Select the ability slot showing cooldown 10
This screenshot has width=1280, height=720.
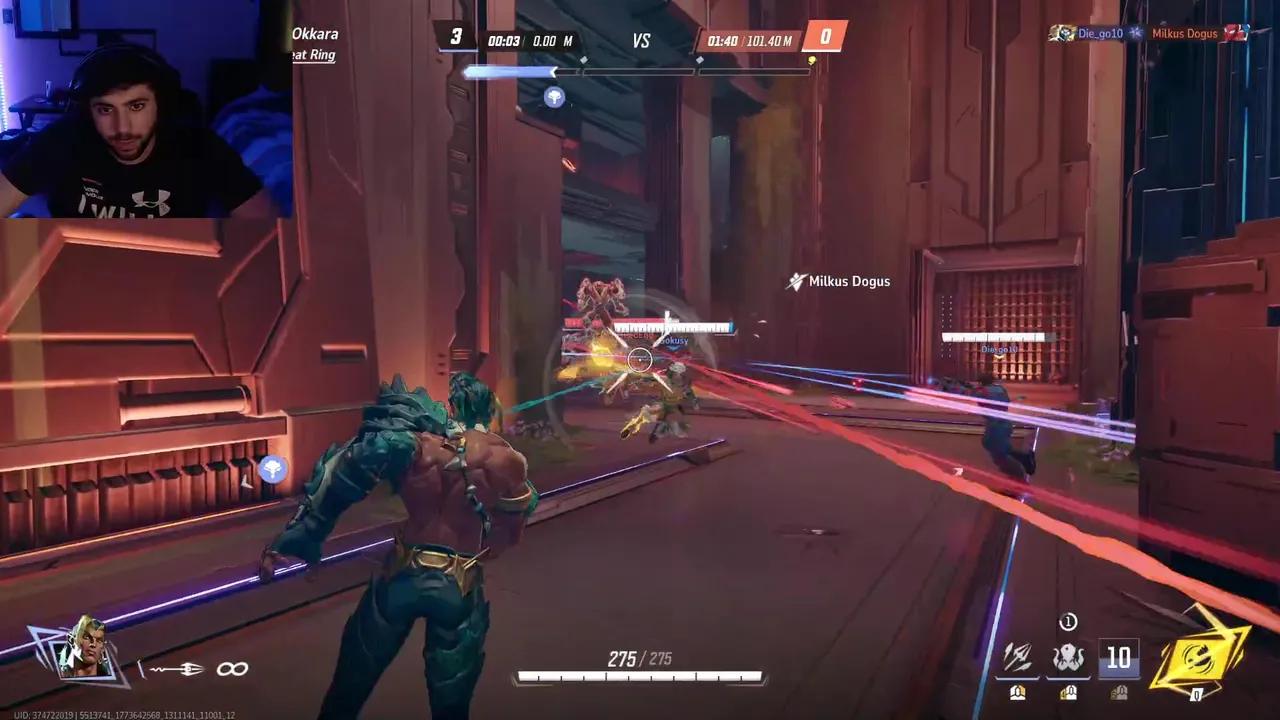coord(1117,658)
